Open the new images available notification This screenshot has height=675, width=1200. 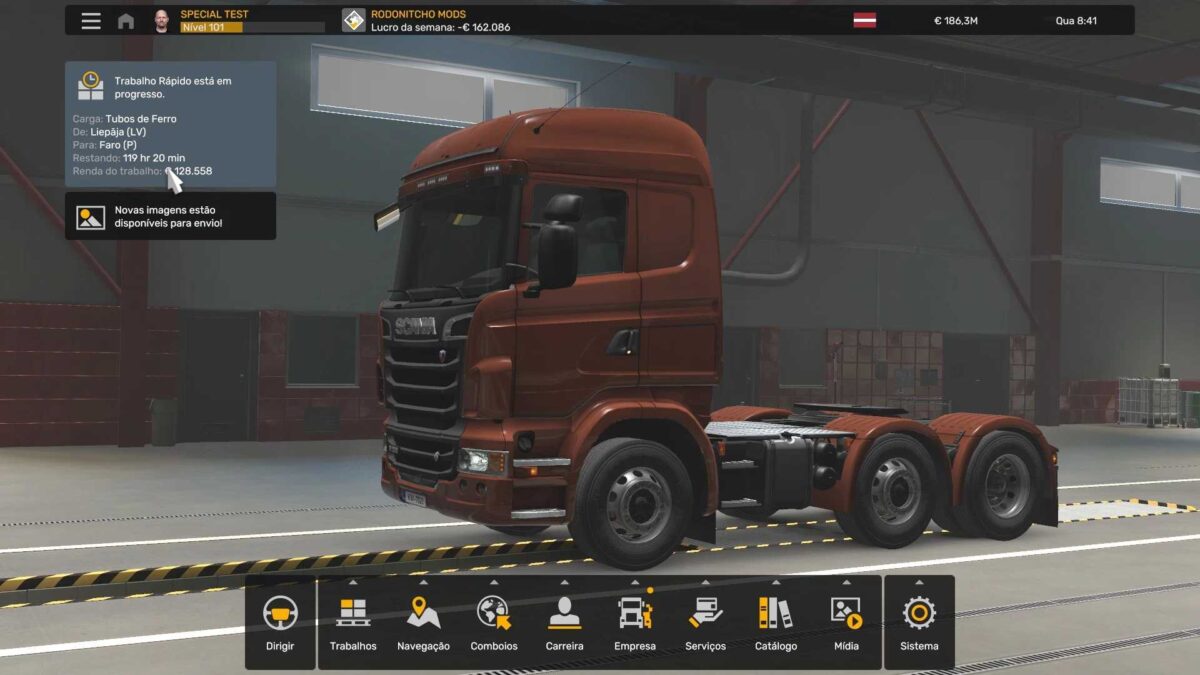[x=170, y=216]
